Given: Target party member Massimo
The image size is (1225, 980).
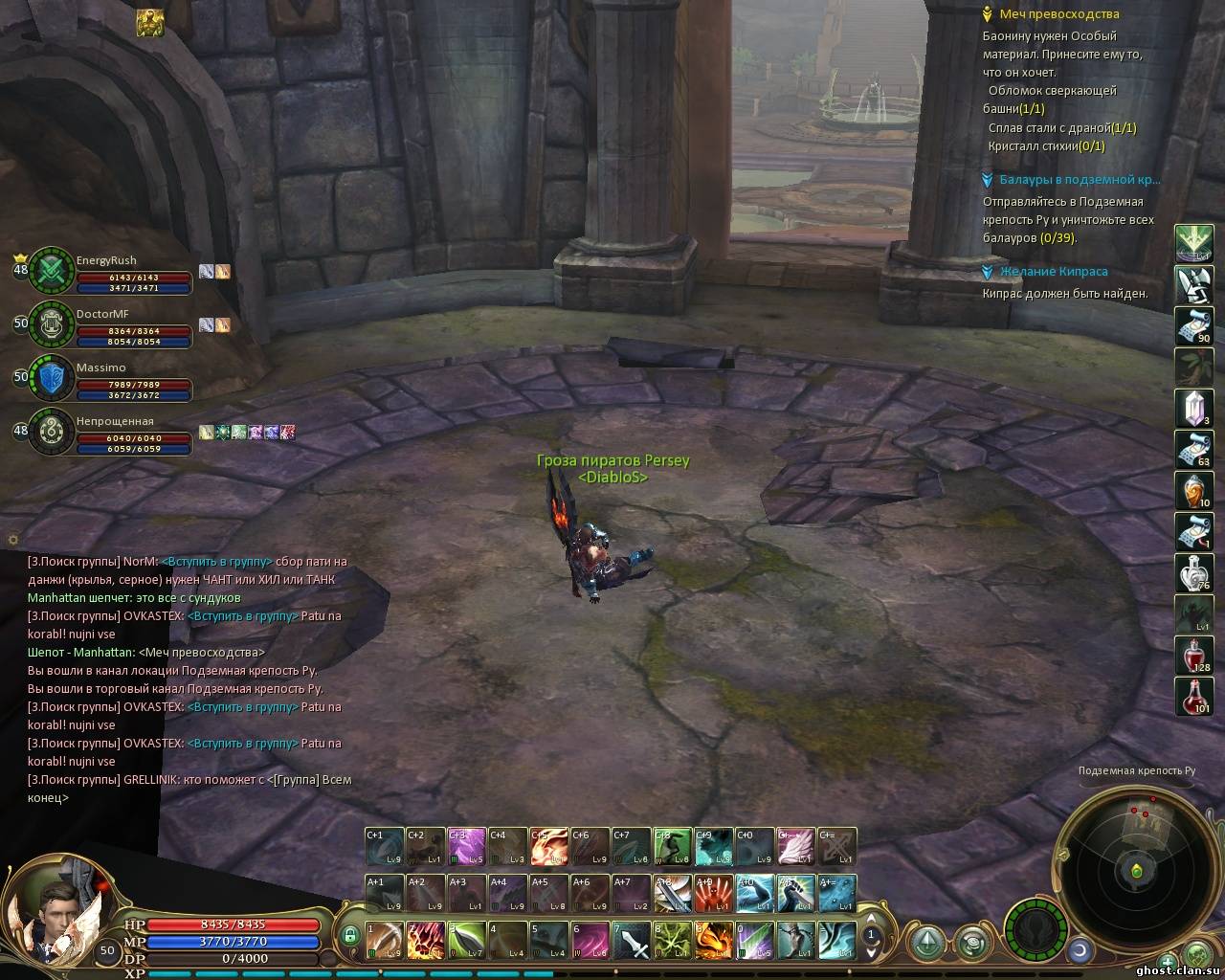Looking at the screenshot, I should (x=100, y=367).
